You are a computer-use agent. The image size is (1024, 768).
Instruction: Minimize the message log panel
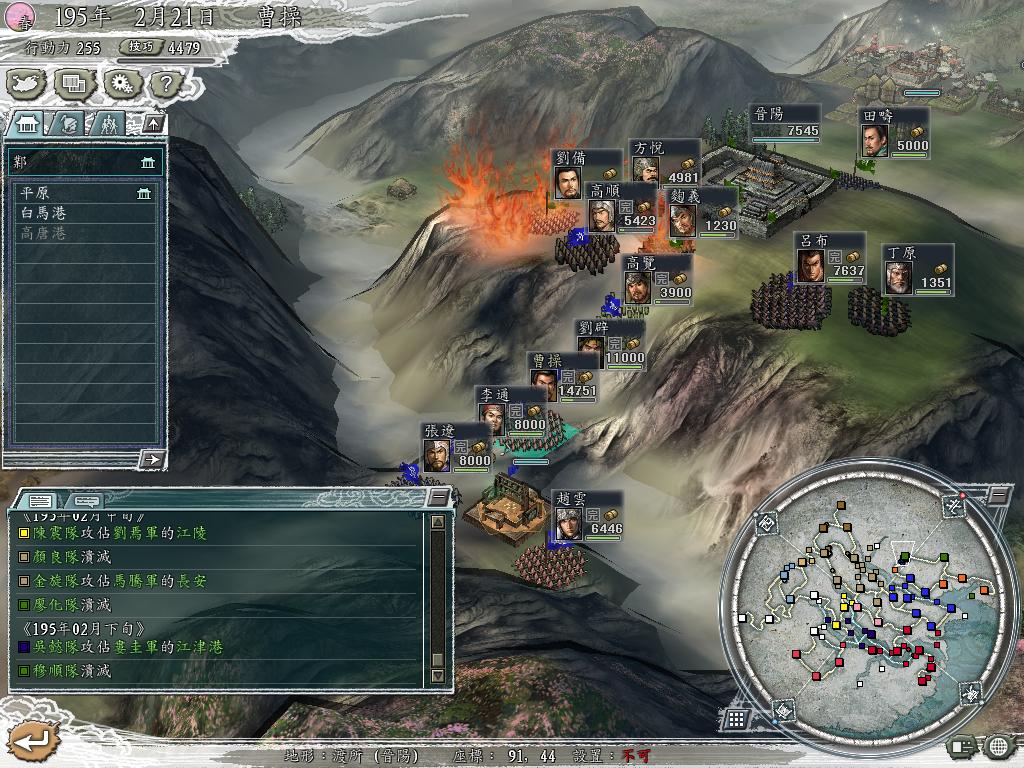[438, 497]
